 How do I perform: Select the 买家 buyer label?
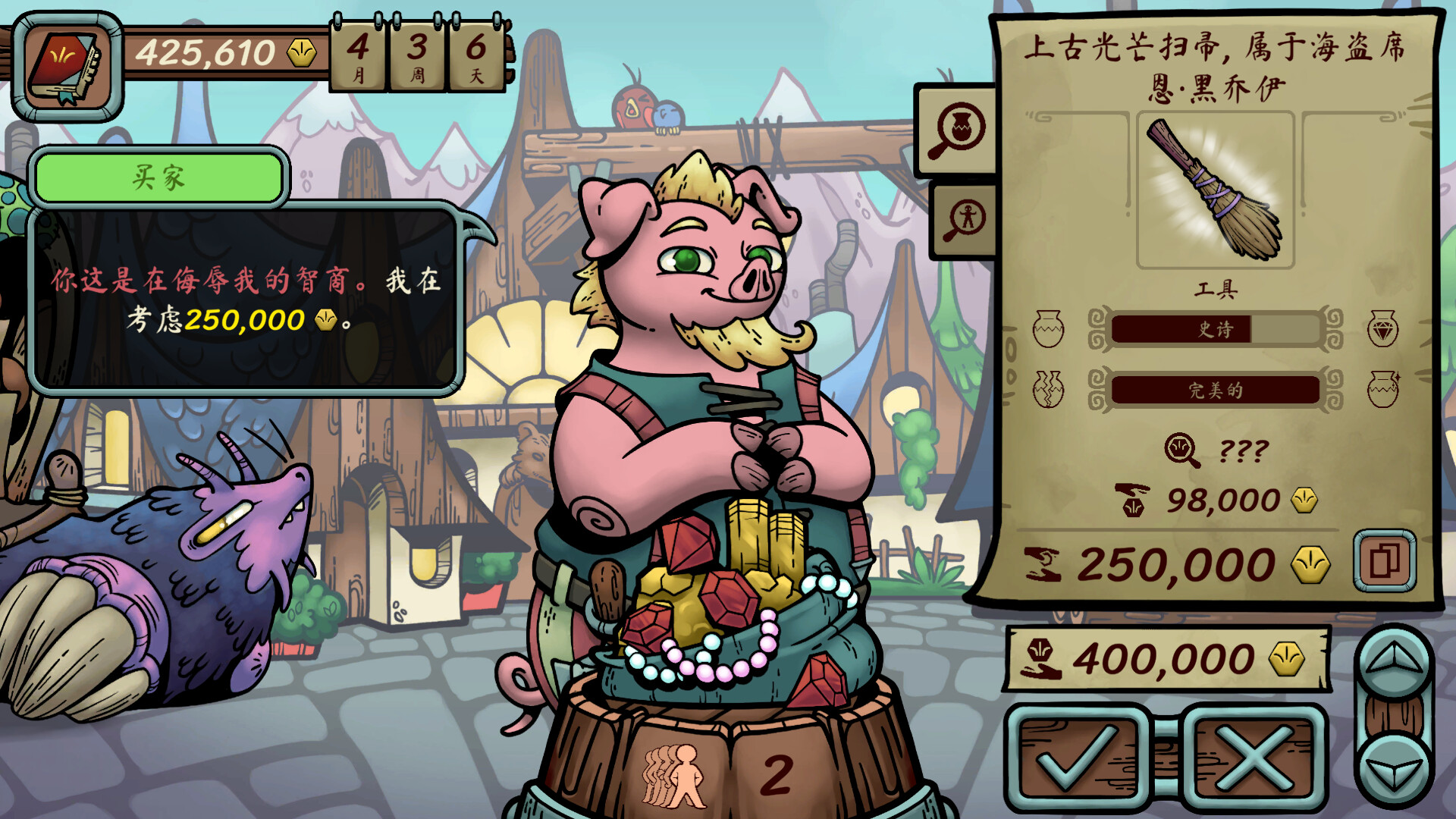click(158, 177)
